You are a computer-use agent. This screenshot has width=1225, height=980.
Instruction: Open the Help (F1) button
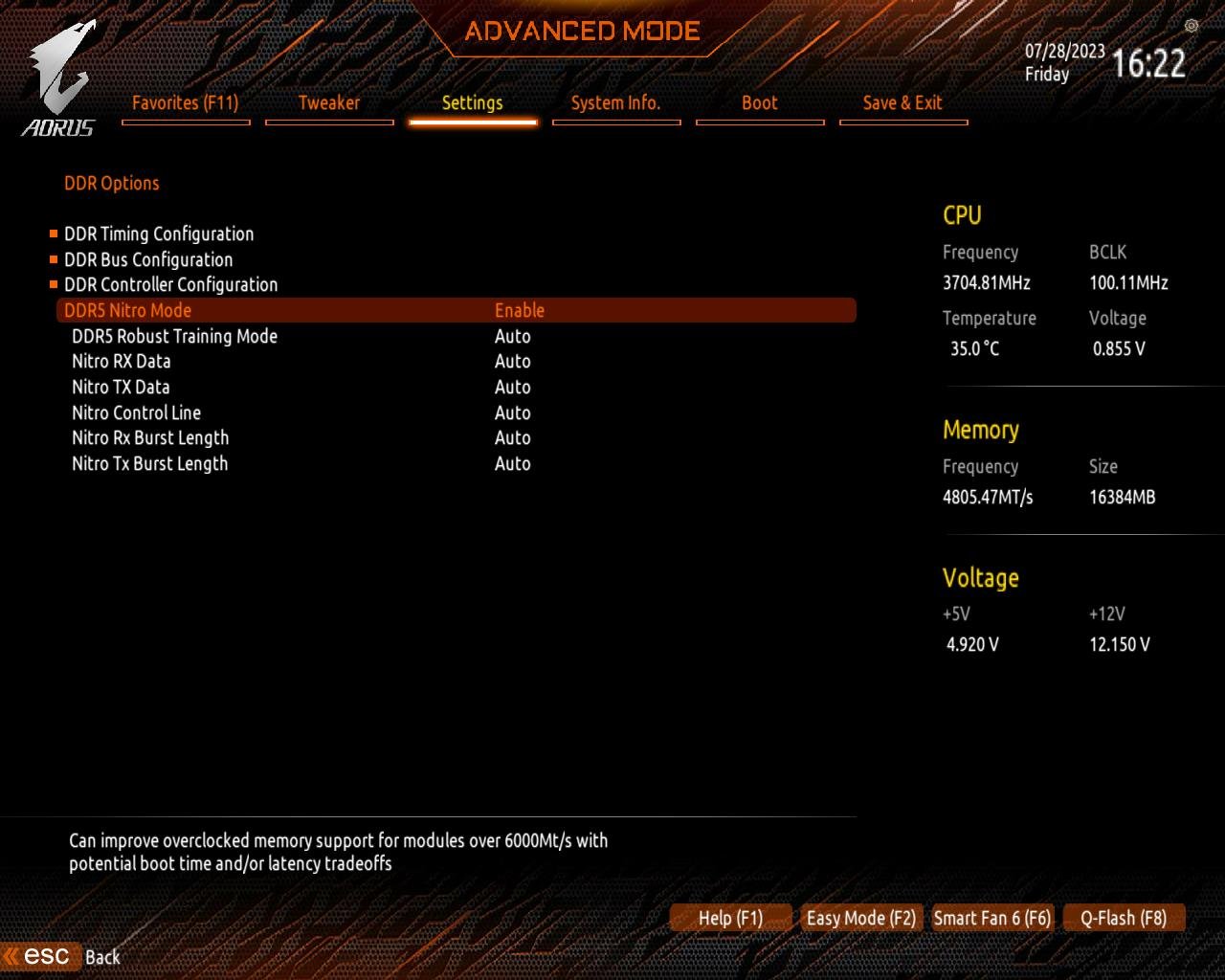(x=730, y=918)
